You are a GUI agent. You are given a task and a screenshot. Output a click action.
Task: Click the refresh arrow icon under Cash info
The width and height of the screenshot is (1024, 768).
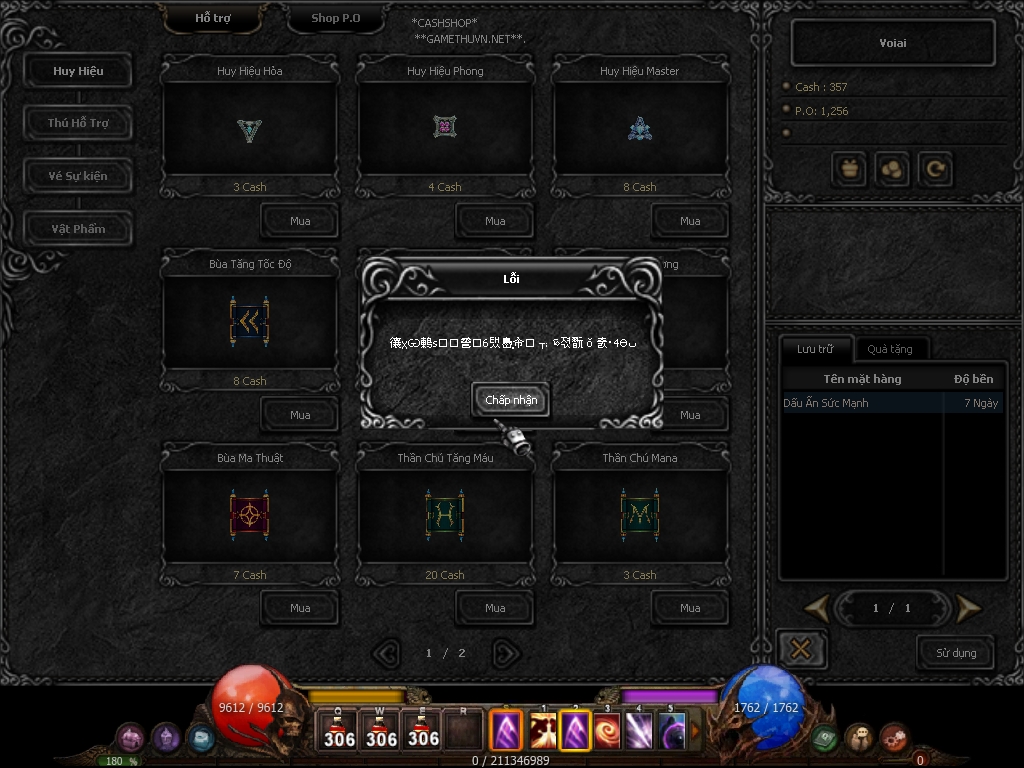936,170
